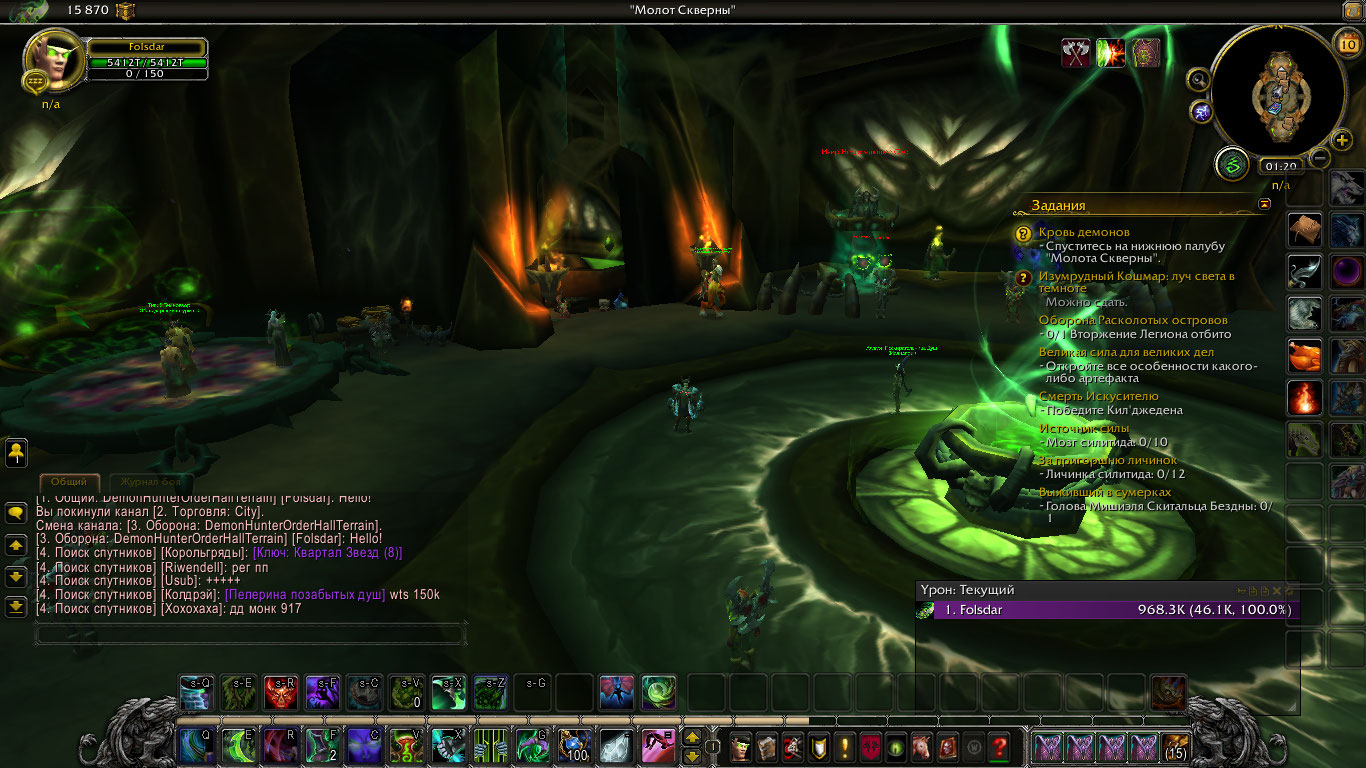The height and width of the screenshot is (768, 1366).
Task: Zoom in the minimap with plus button
Action: 1343,140
